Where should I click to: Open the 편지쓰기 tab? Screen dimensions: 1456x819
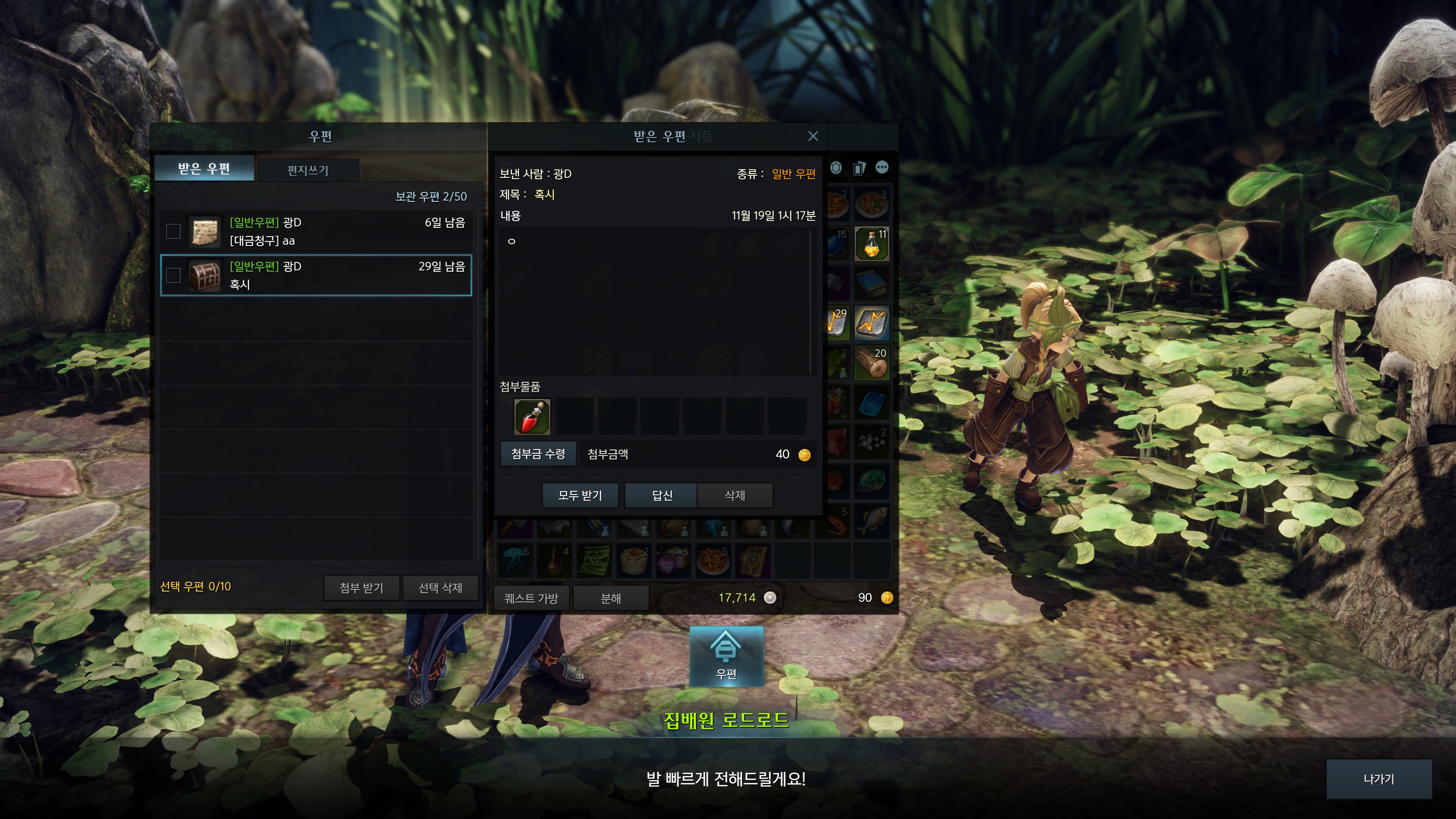coord(308,170)
